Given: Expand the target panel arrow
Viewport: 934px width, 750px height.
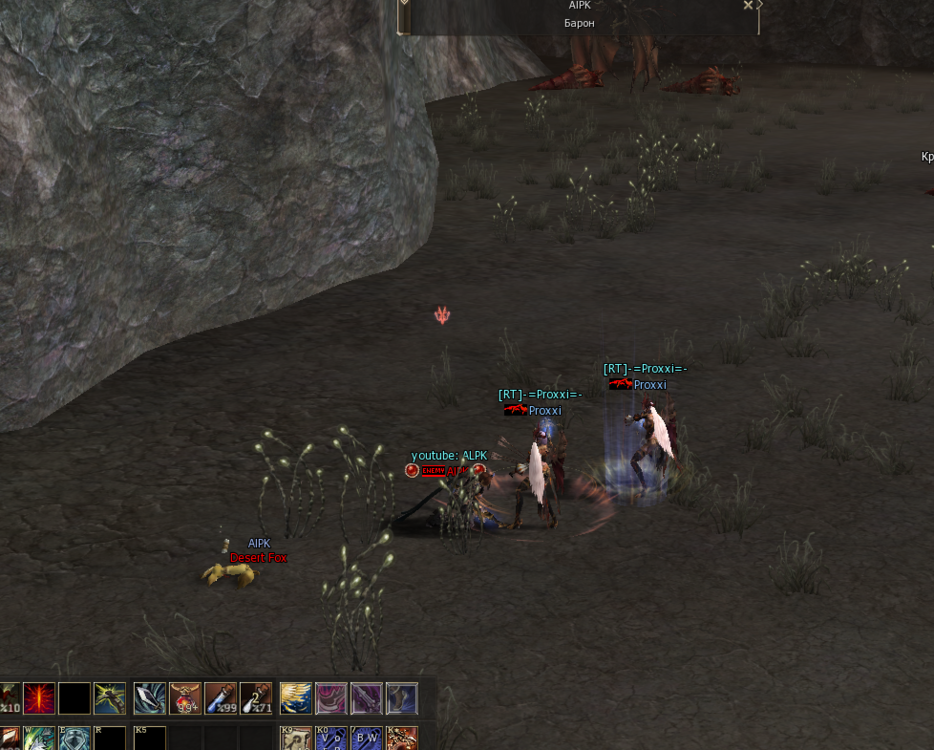Looking at the screenshot, I should coord(760,5).
